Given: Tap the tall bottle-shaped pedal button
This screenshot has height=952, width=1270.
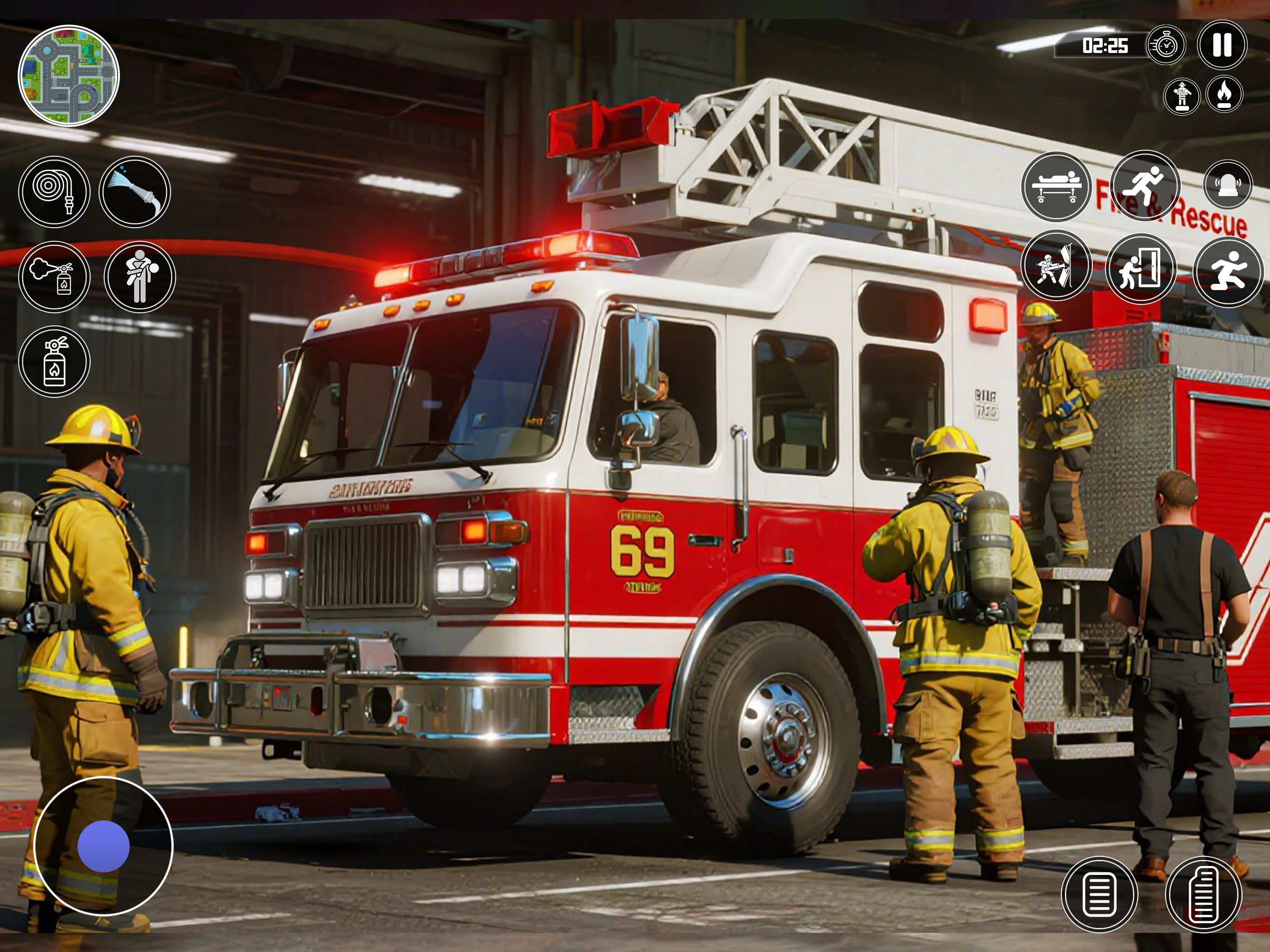Looking at the screenshot, I should click(1204, 893).
